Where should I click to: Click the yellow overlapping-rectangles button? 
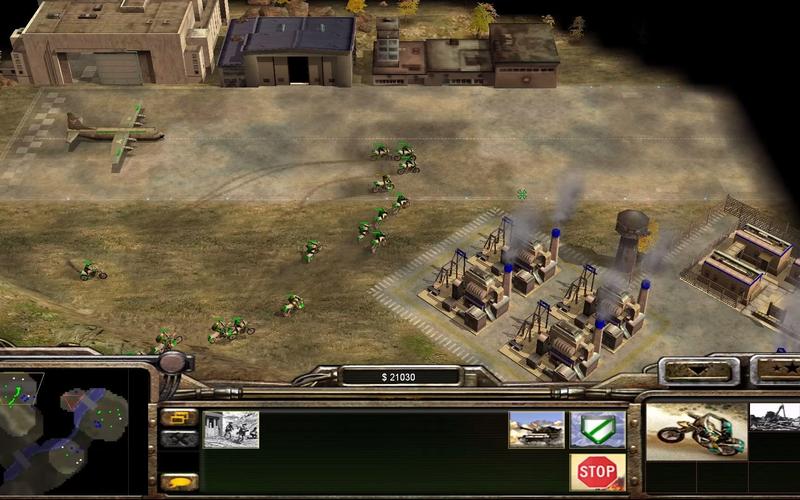click(x=178, y=417)
